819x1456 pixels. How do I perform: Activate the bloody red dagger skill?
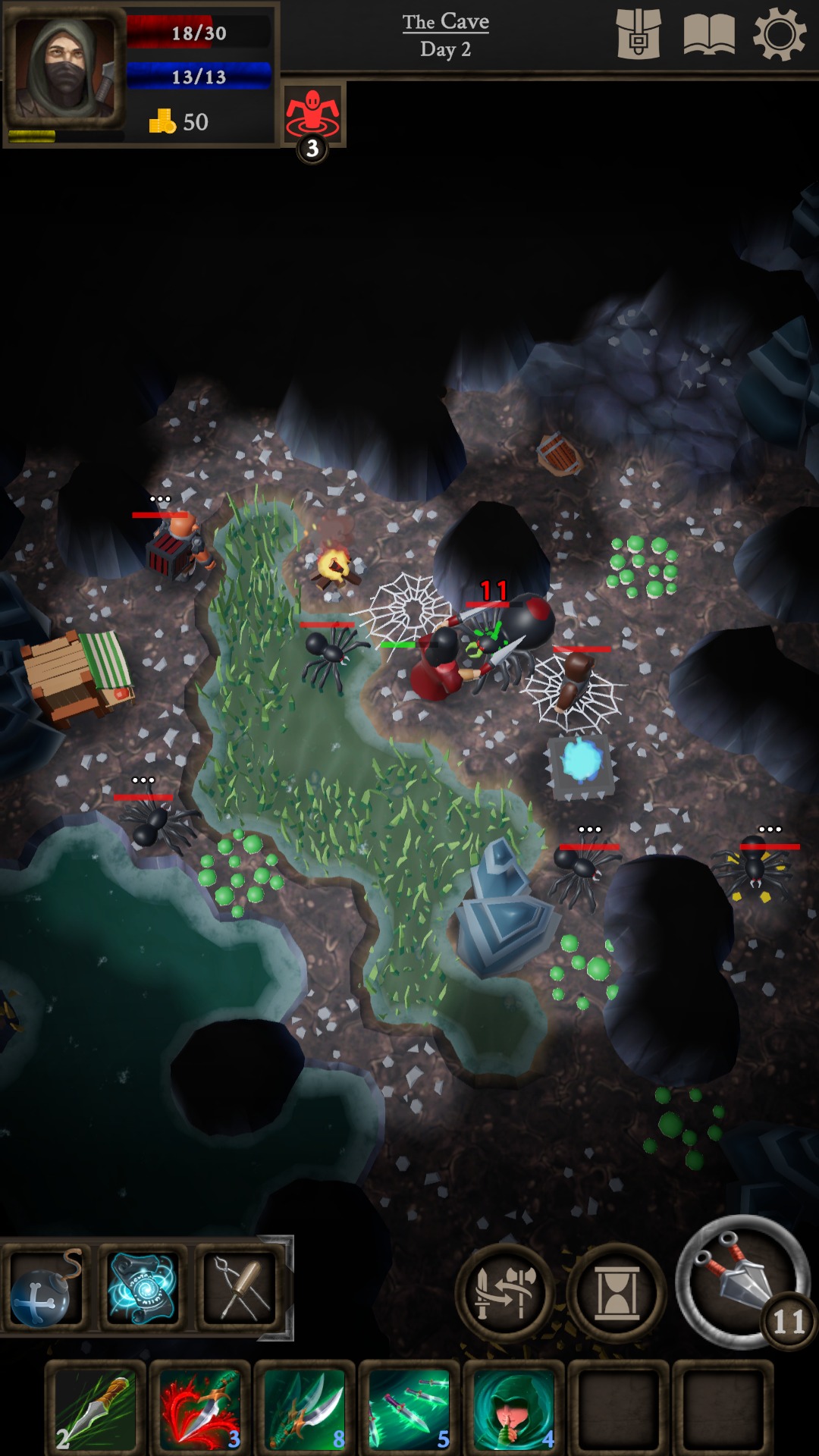click(200, 1407)
